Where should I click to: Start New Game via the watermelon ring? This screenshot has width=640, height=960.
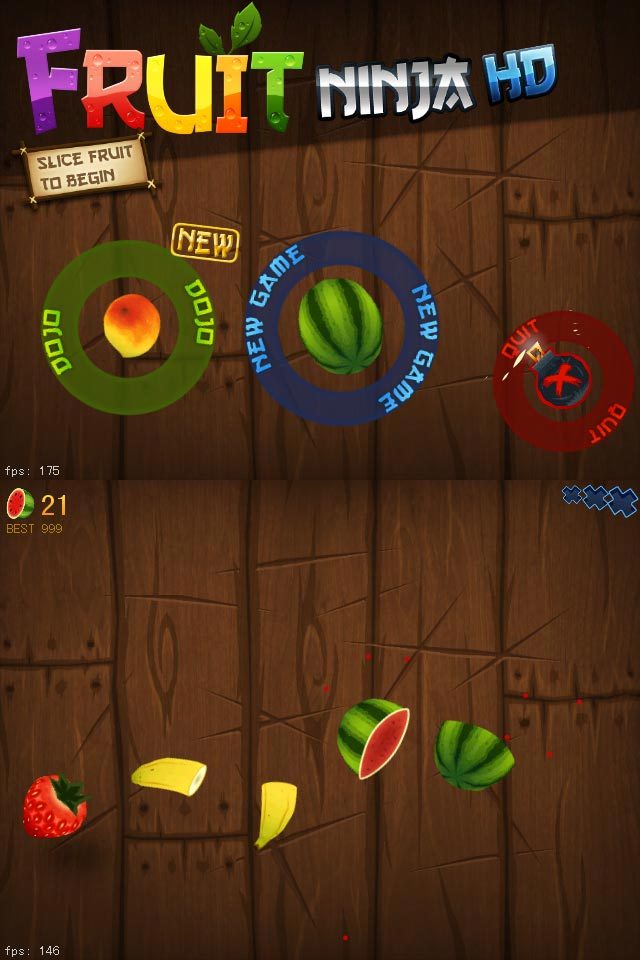point(340,325)
